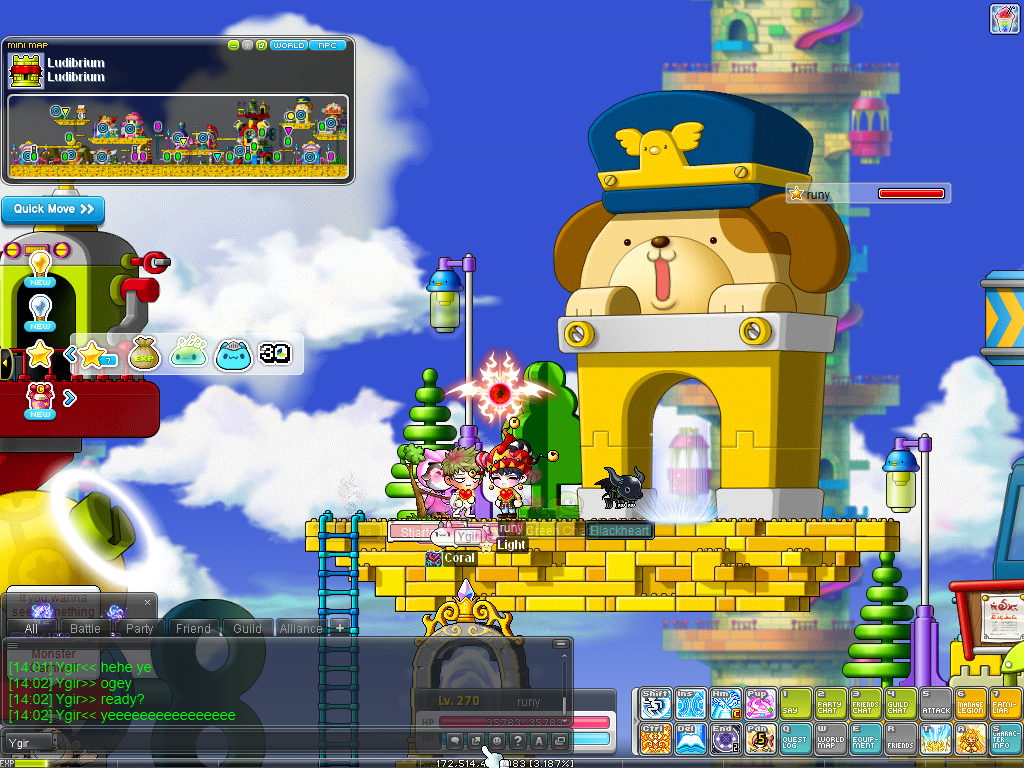Click the Quick Move button
This screenshot has width=1024, height=768.
[53, 209]
